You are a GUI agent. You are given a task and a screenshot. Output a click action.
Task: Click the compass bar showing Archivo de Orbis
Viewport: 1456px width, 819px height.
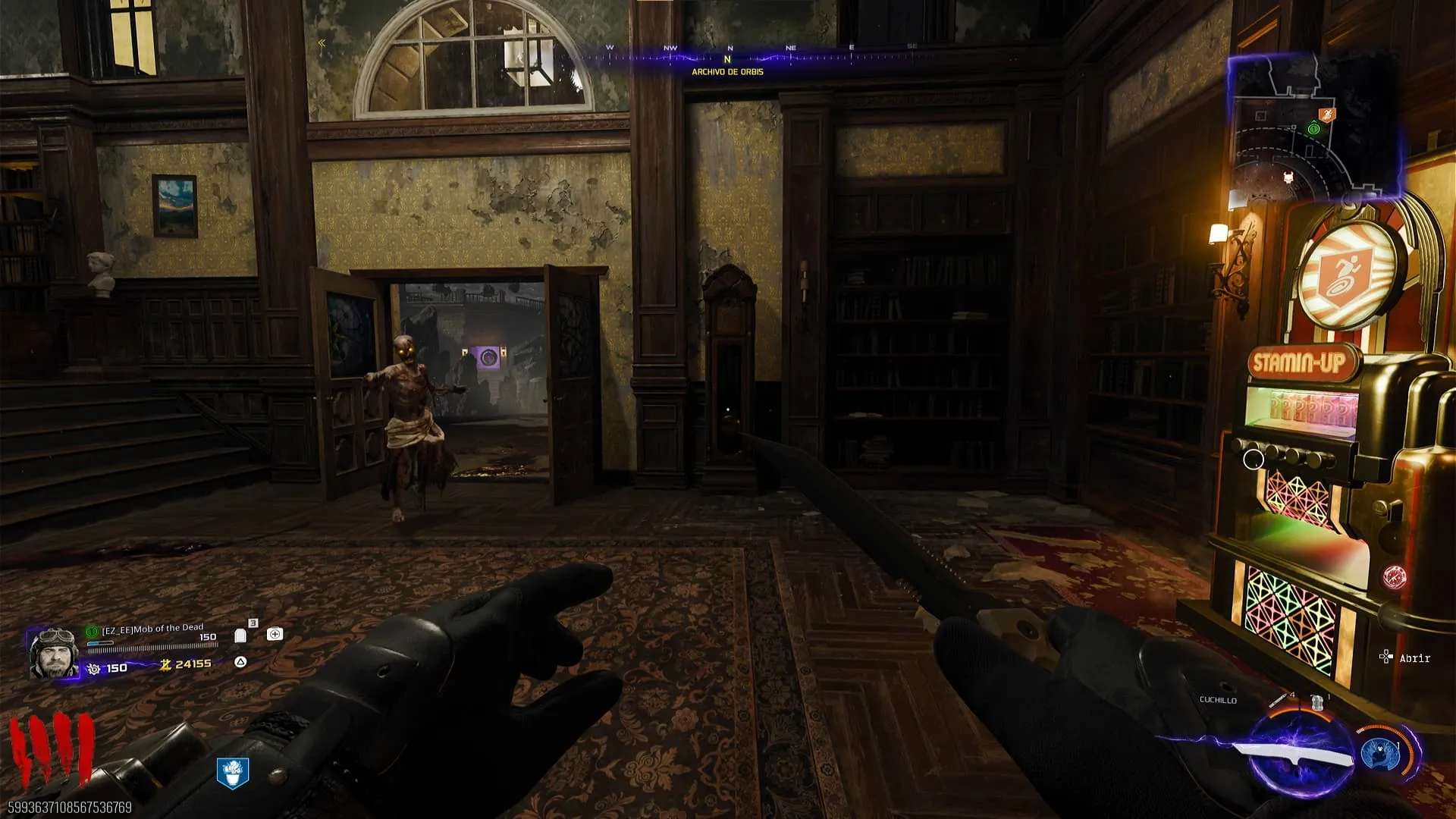click(x=727, y=59)
